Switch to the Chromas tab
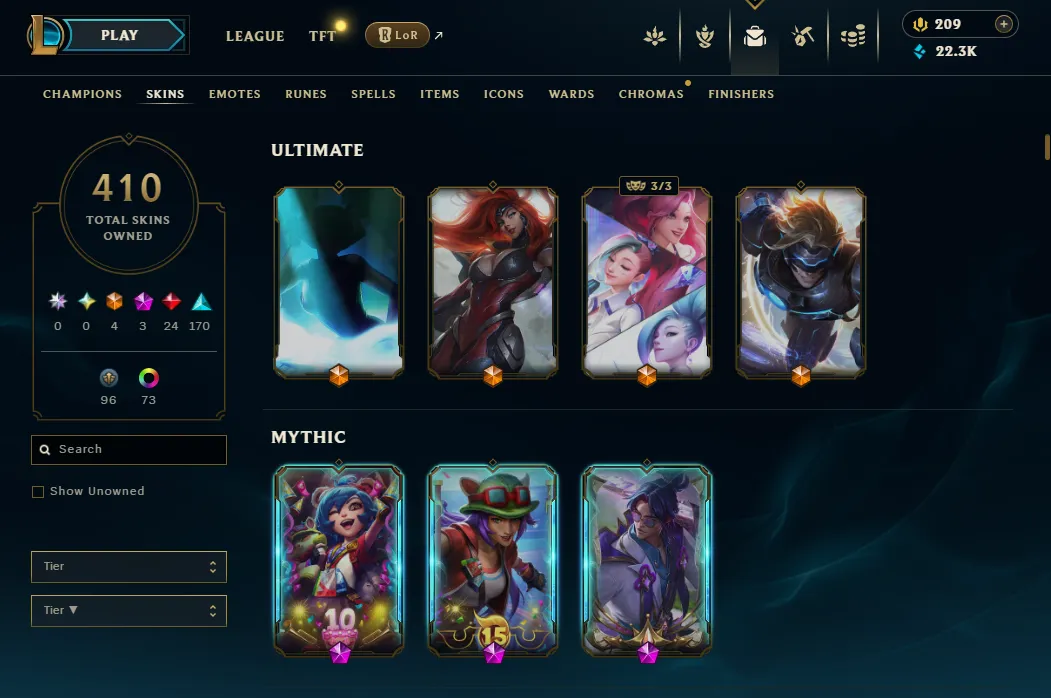Image resolution: width=1051 pixels, height=698 pixels. tap(651, 94)
